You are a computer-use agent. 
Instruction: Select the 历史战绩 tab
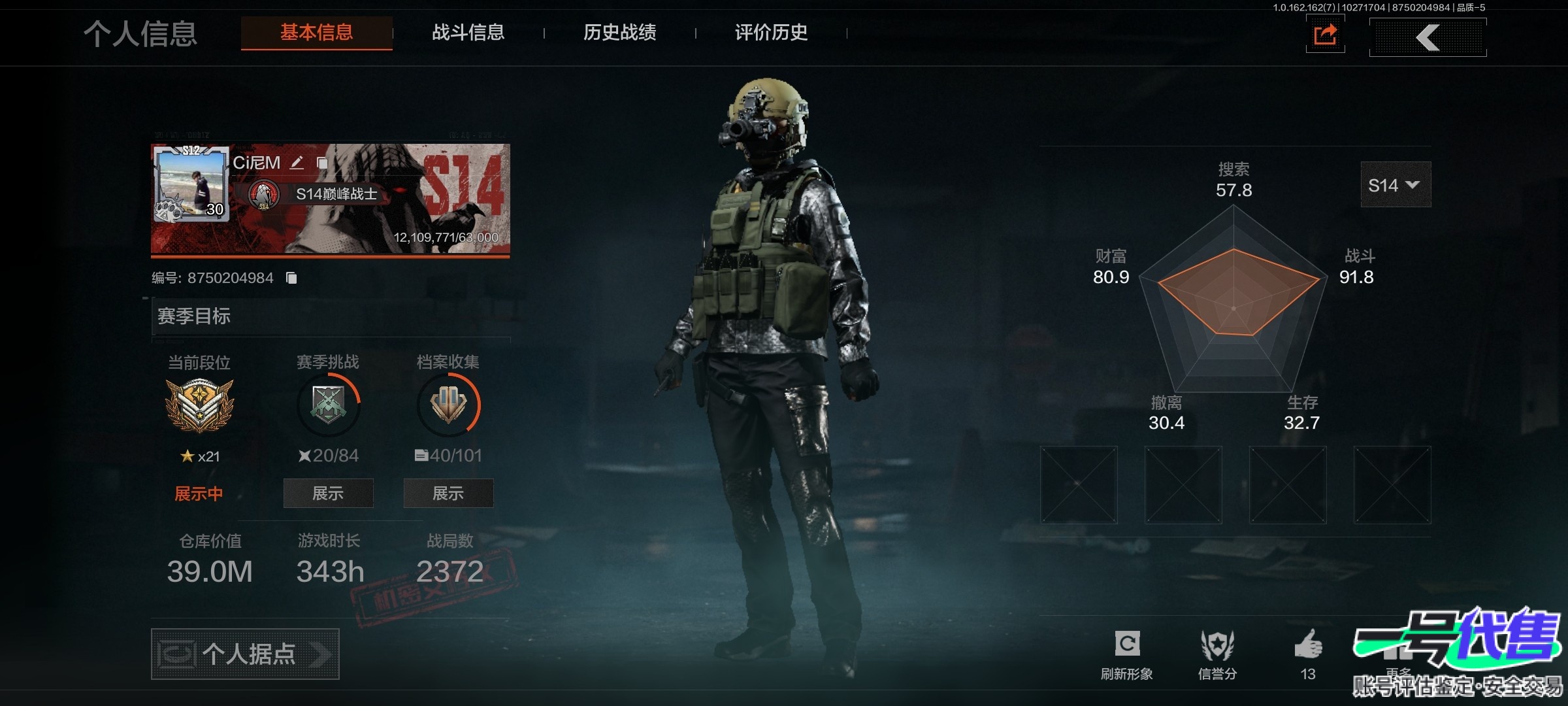[x=619, y=33]
